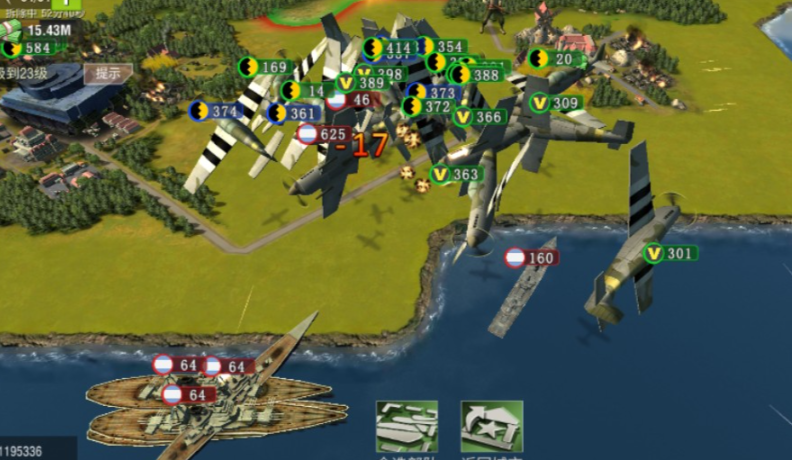Pick the allied unit labeled 363

[456, 174]
